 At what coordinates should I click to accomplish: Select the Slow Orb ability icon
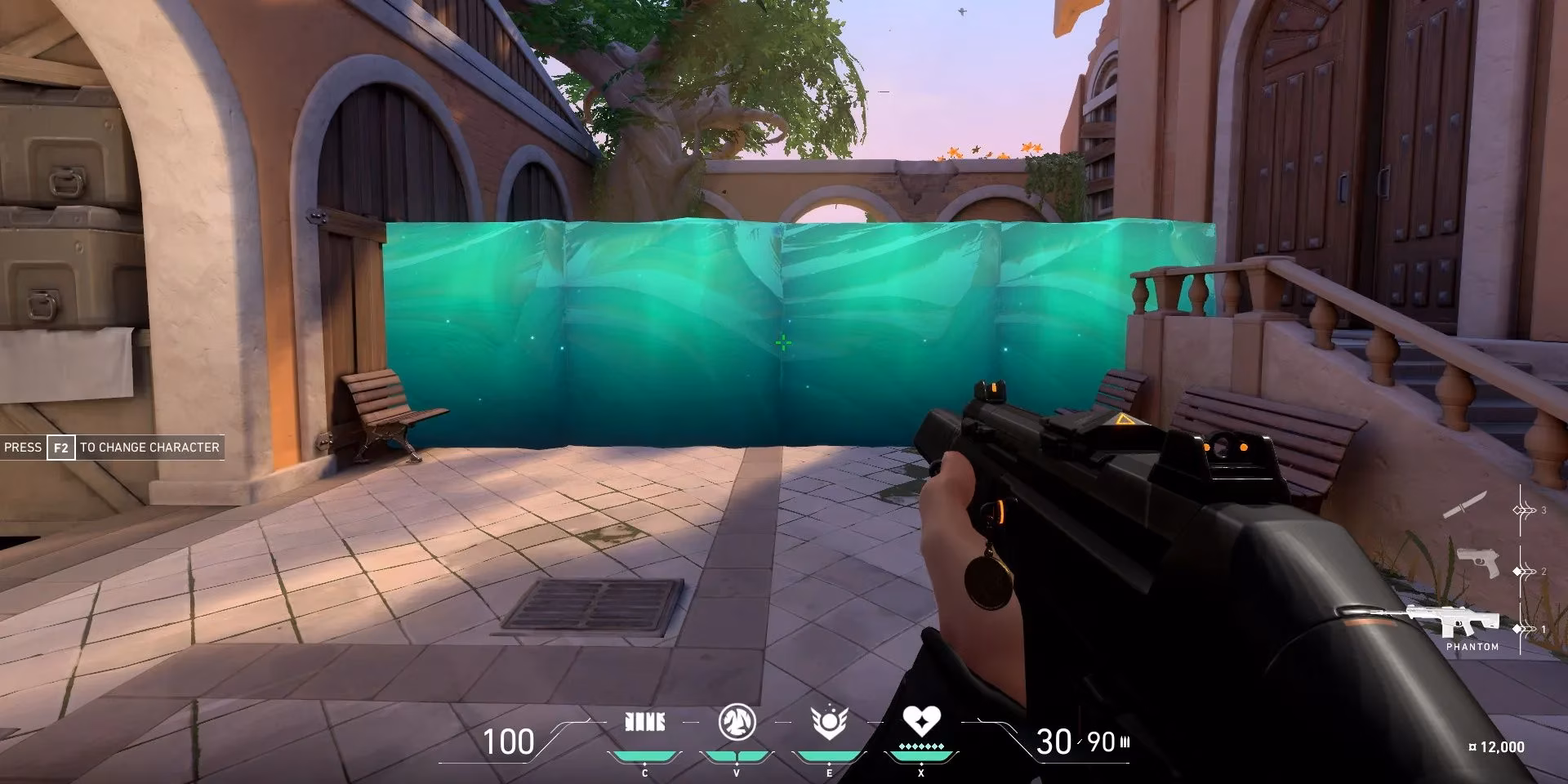pos(737,723)
